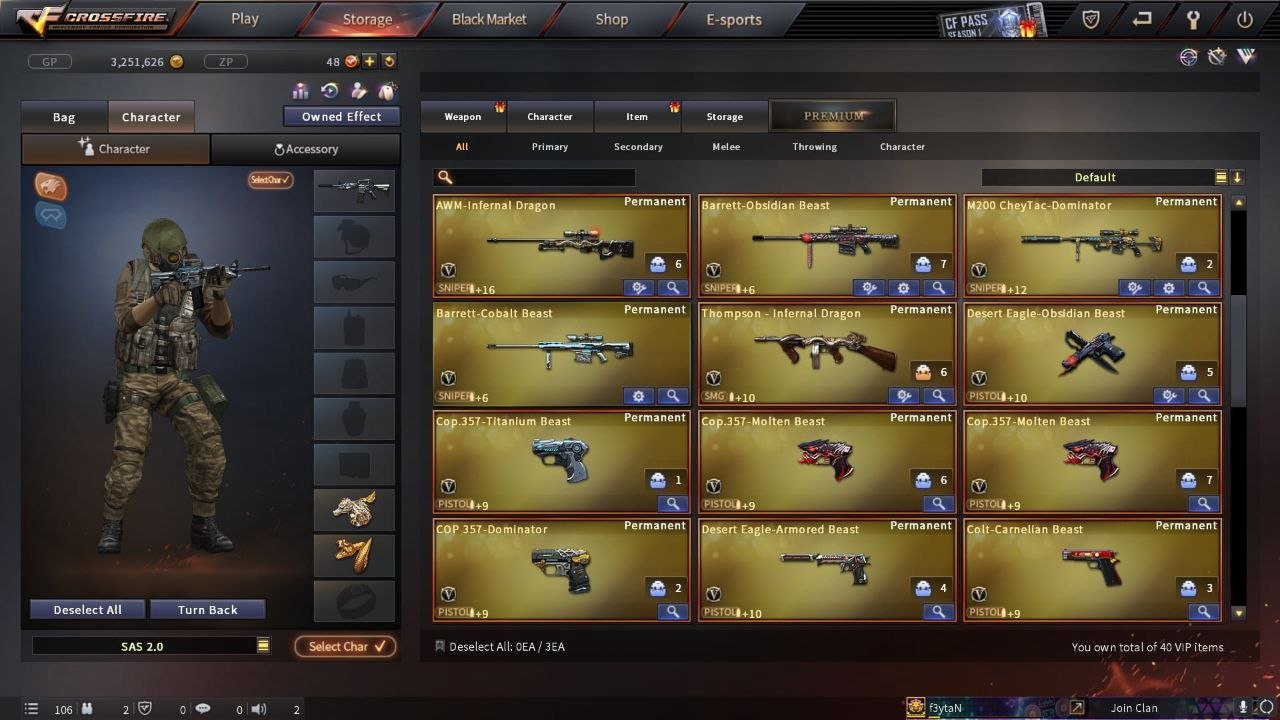Click the Deselect All button
Image resolution: width=1280 pixels, height=720 pixels.
pos(88,610)
